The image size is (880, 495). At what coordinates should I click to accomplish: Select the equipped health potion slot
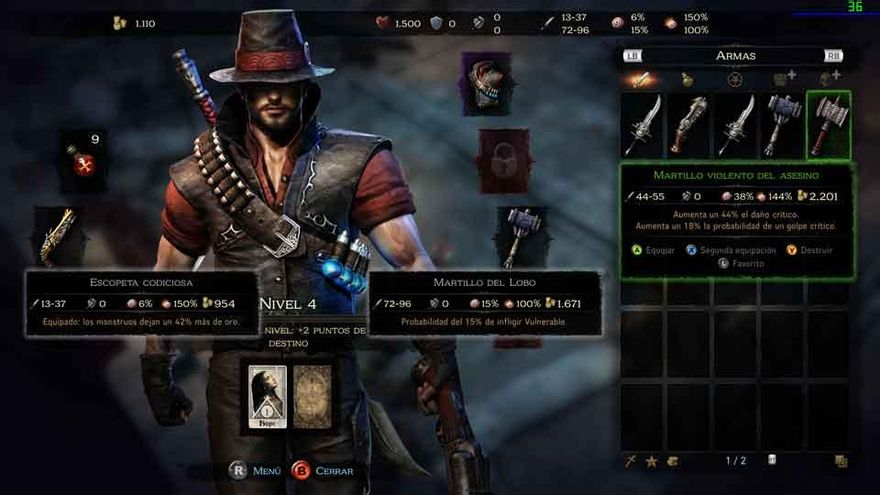(x=83, y=160)
